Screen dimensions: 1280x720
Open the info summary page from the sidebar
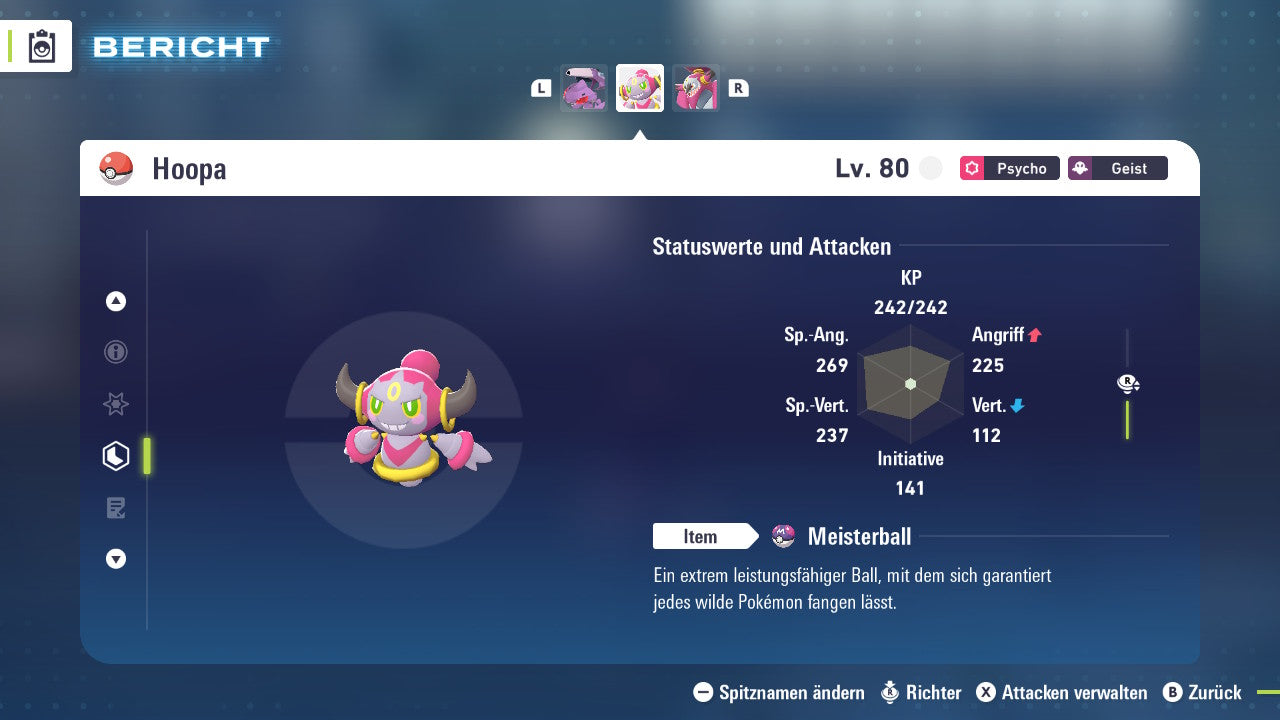pos(115,352)
